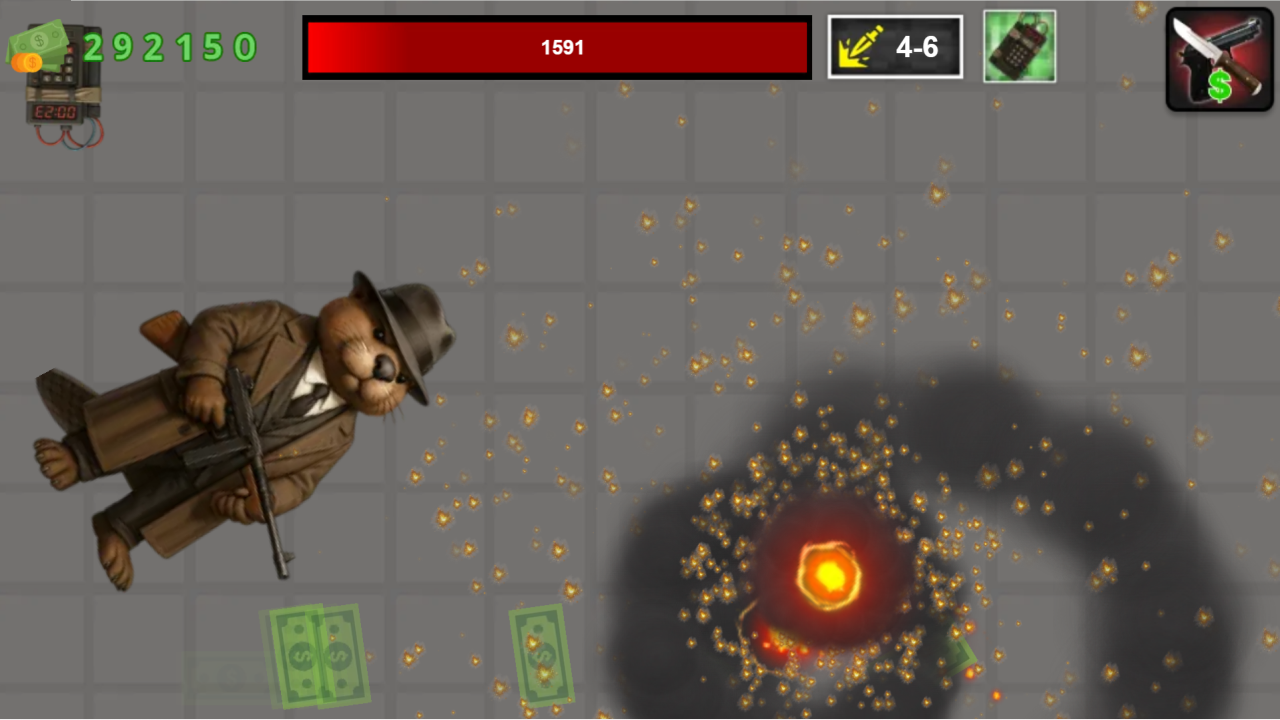
Task: Activate the 4-6 level indicator box
Action: point(894,46)
